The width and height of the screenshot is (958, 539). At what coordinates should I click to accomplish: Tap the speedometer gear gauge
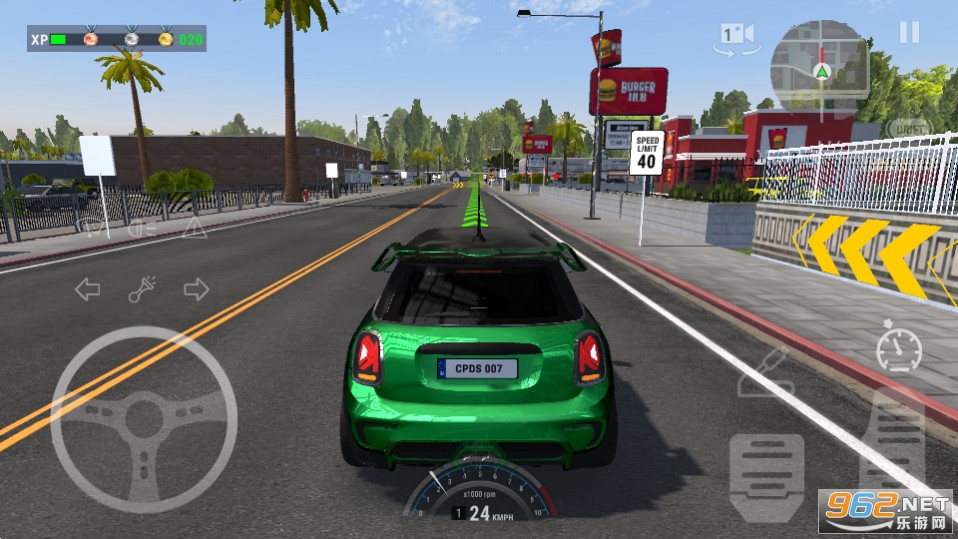[x=480, y=492]
